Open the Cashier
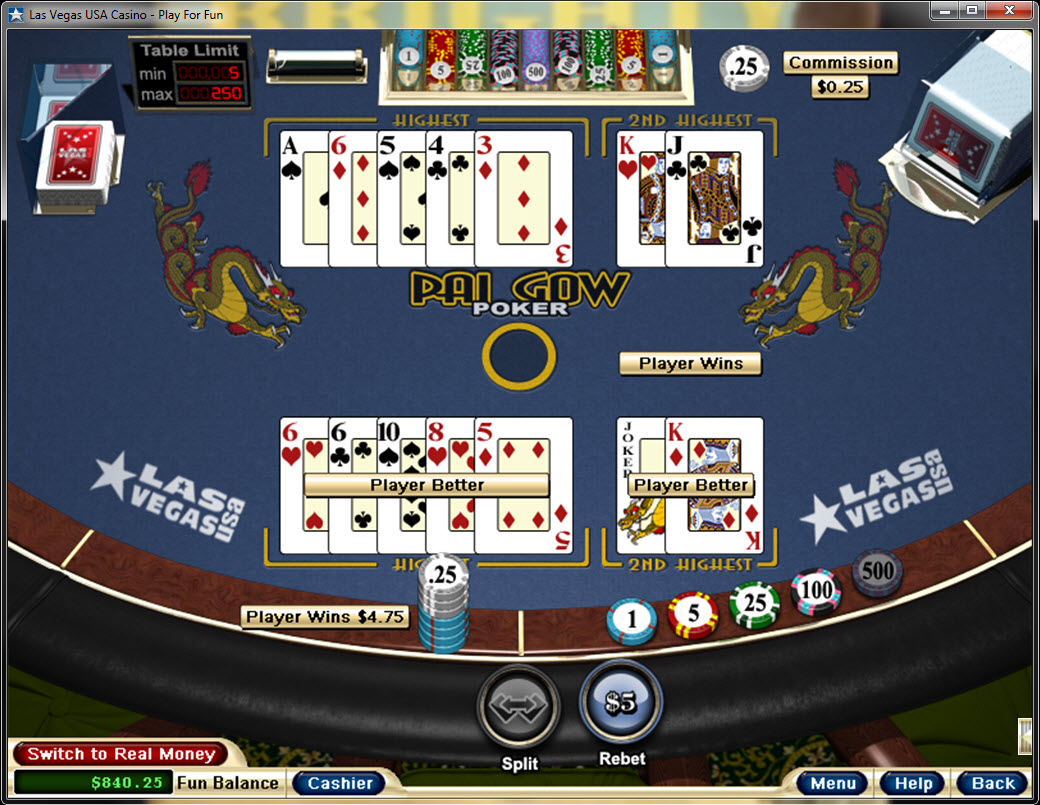Image resolution: width=1040 pixels, height=805 pixels. tap(340, 783)
